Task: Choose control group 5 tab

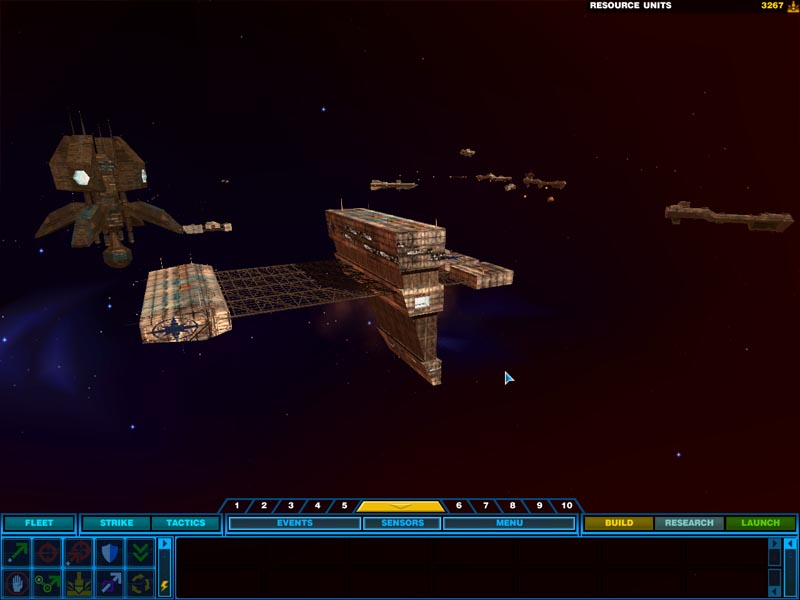Action: [x=344, y=506]
